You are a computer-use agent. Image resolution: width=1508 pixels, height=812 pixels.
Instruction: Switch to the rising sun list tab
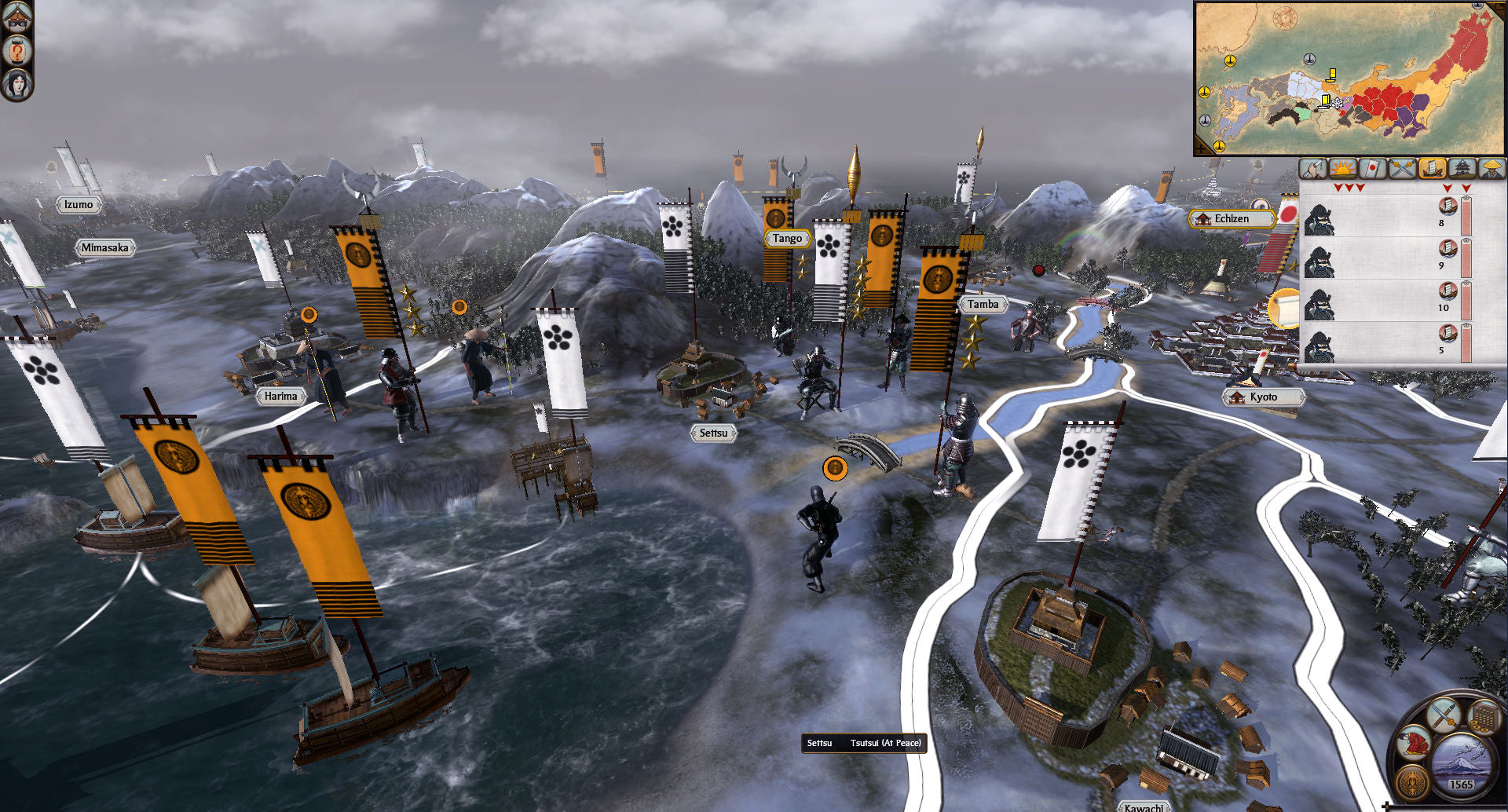point(1342,168)
